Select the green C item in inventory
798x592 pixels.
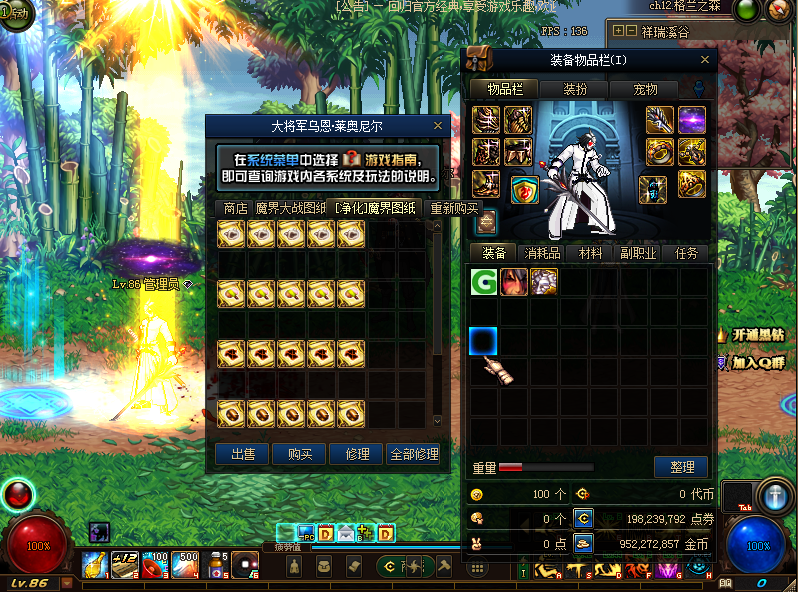tap(484, 282)
